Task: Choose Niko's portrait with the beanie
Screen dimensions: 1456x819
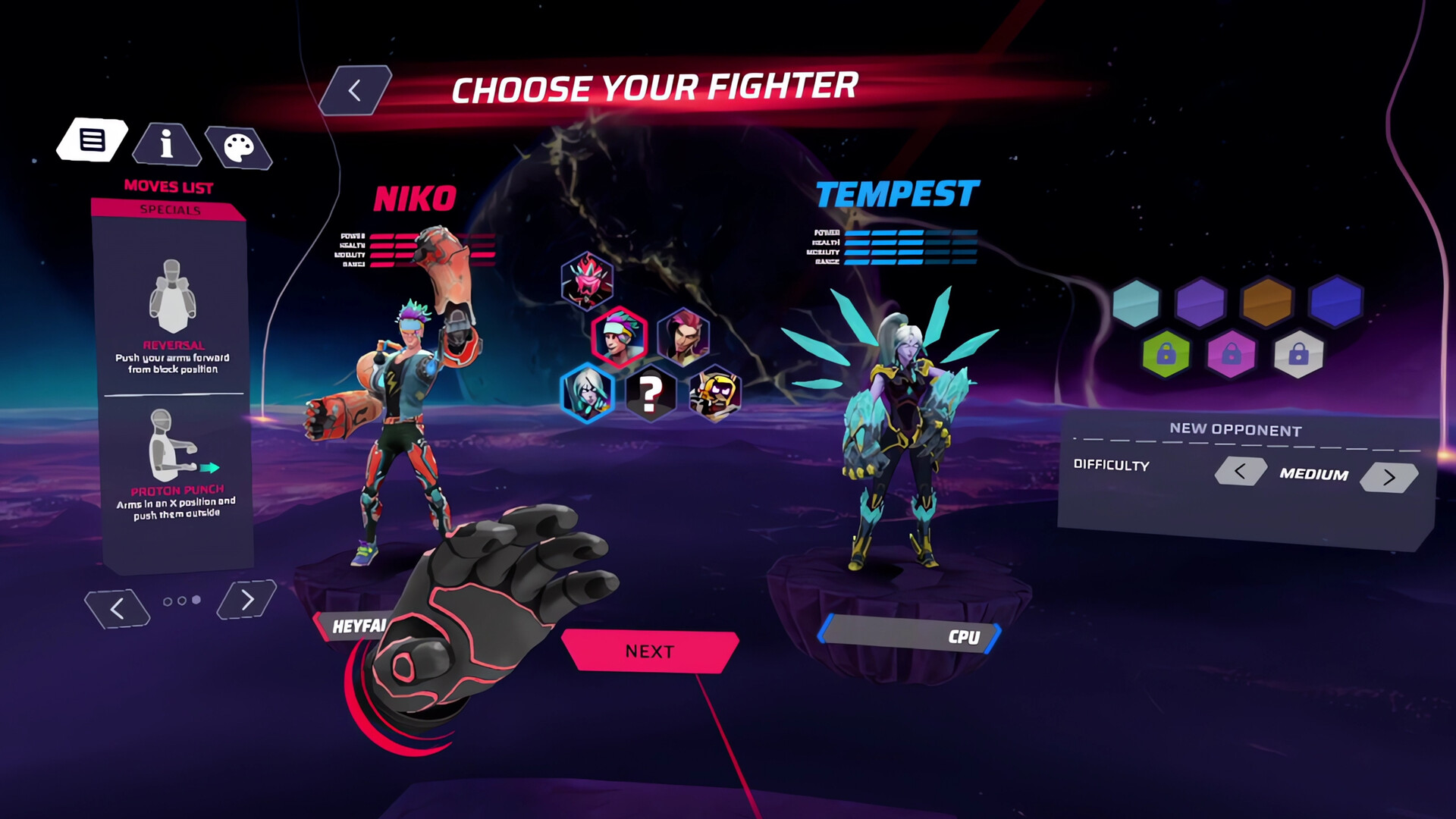Action: click(620, 337)
